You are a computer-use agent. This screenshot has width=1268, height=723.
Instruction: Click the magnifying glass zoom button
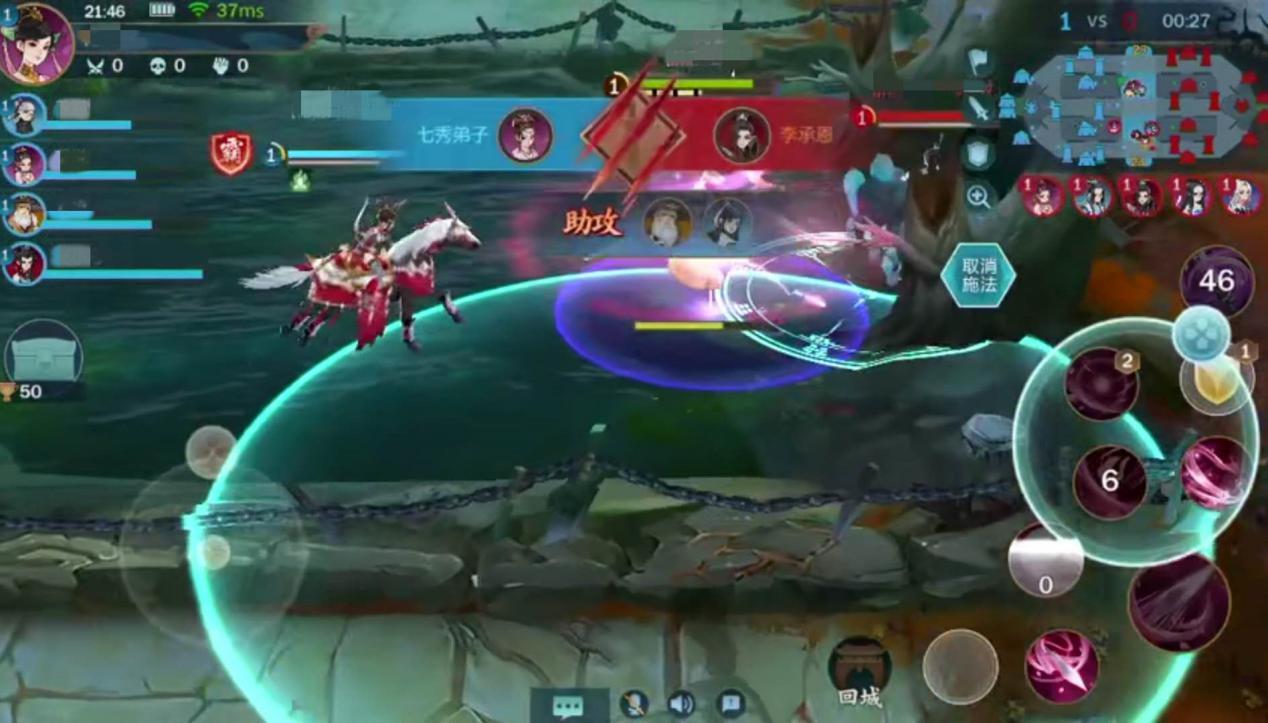(979, 196)
